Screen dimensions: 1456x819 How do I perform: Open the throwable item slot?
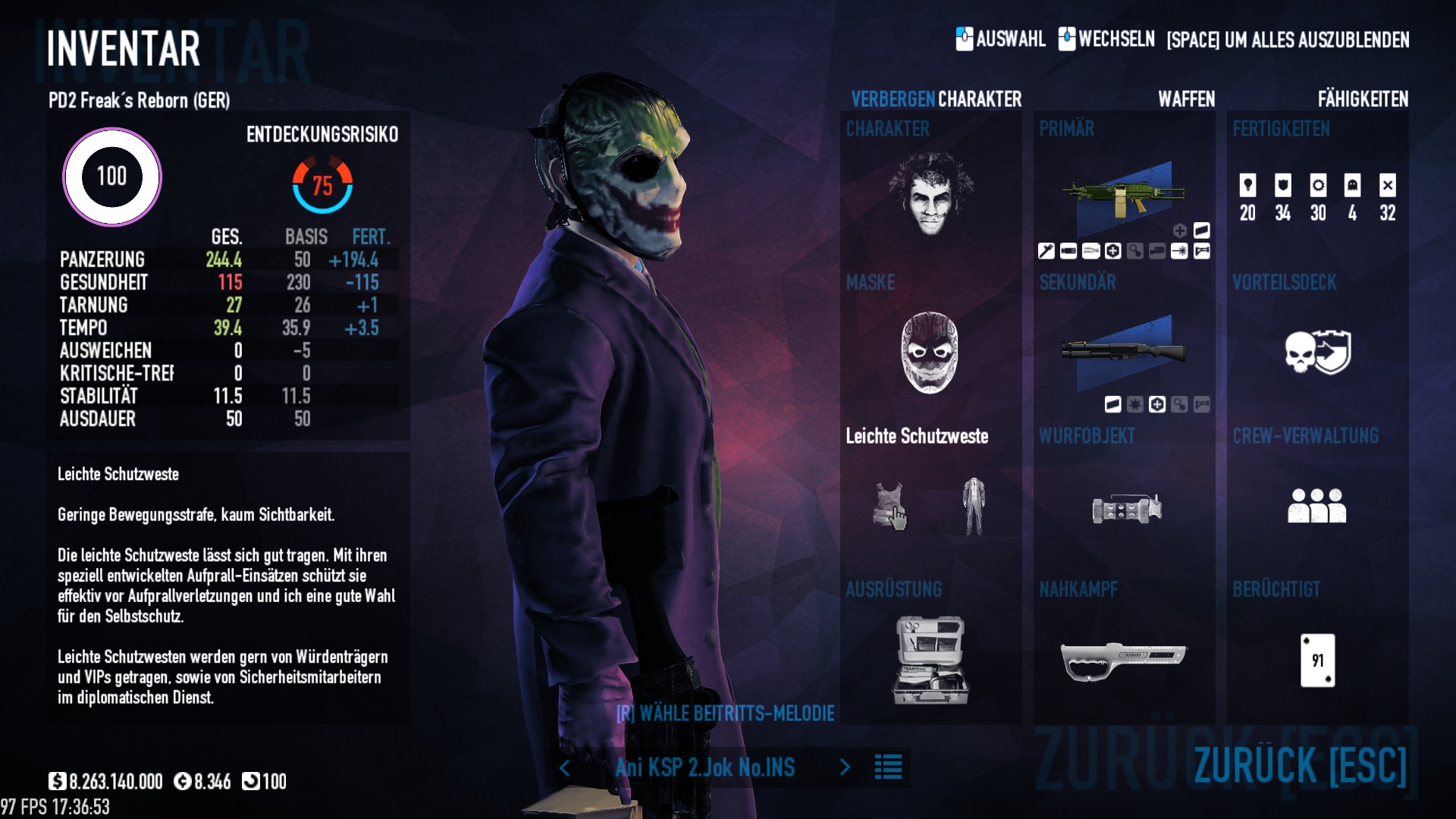[x=1126, y=508]
